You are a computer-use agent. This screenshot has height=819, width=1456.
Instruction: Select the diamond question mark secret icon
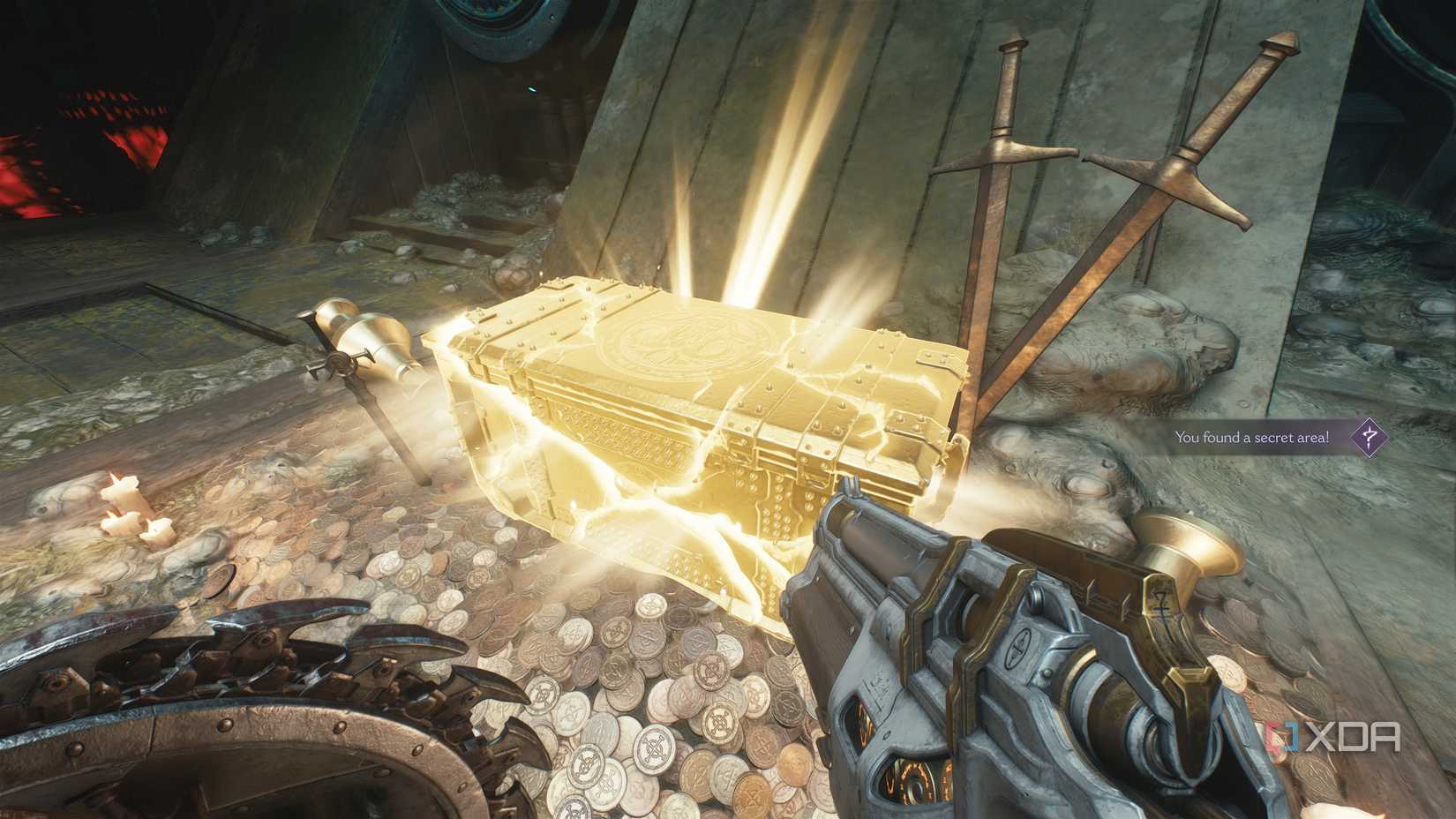tap(1369, 436)
